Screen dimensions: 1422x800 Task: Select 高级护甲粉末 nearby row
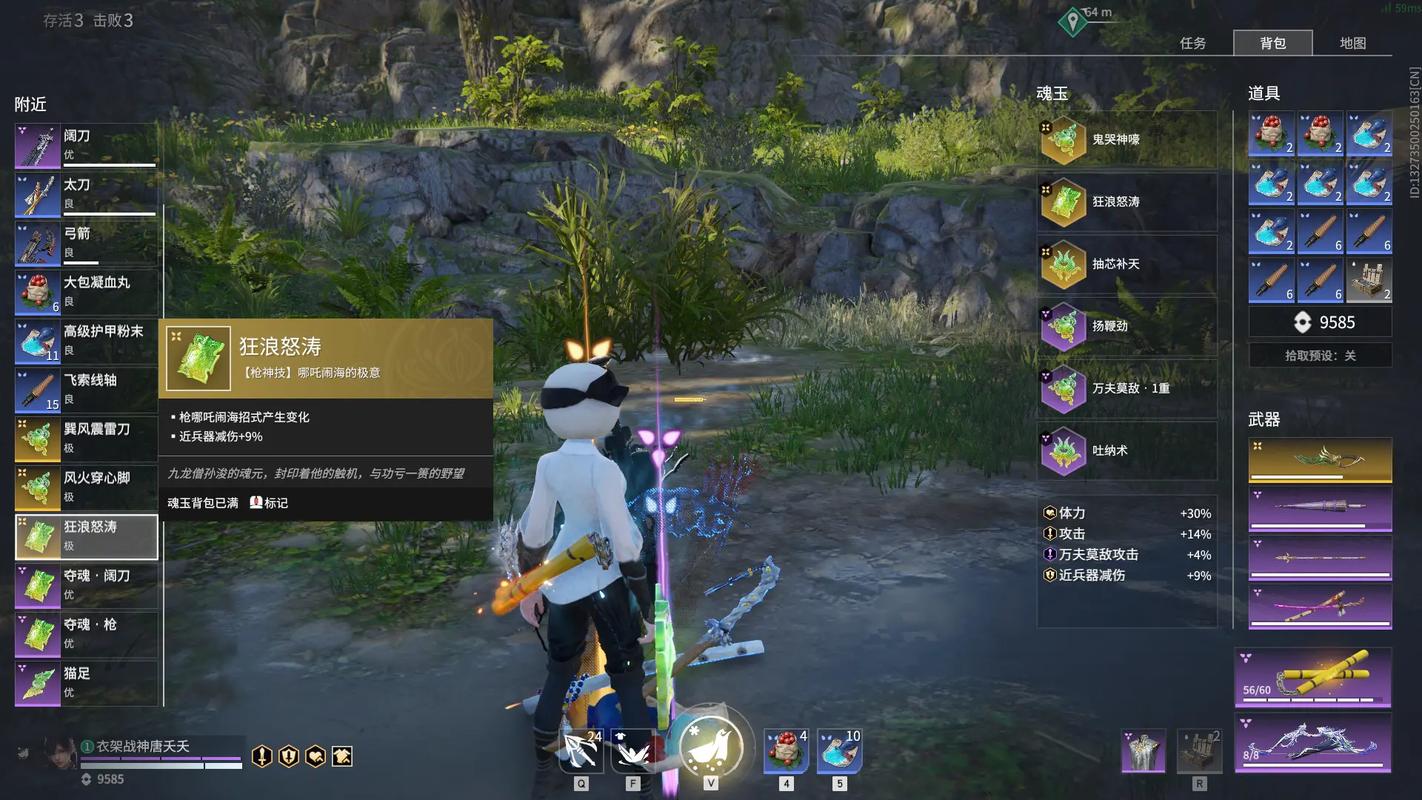(87, 342)
